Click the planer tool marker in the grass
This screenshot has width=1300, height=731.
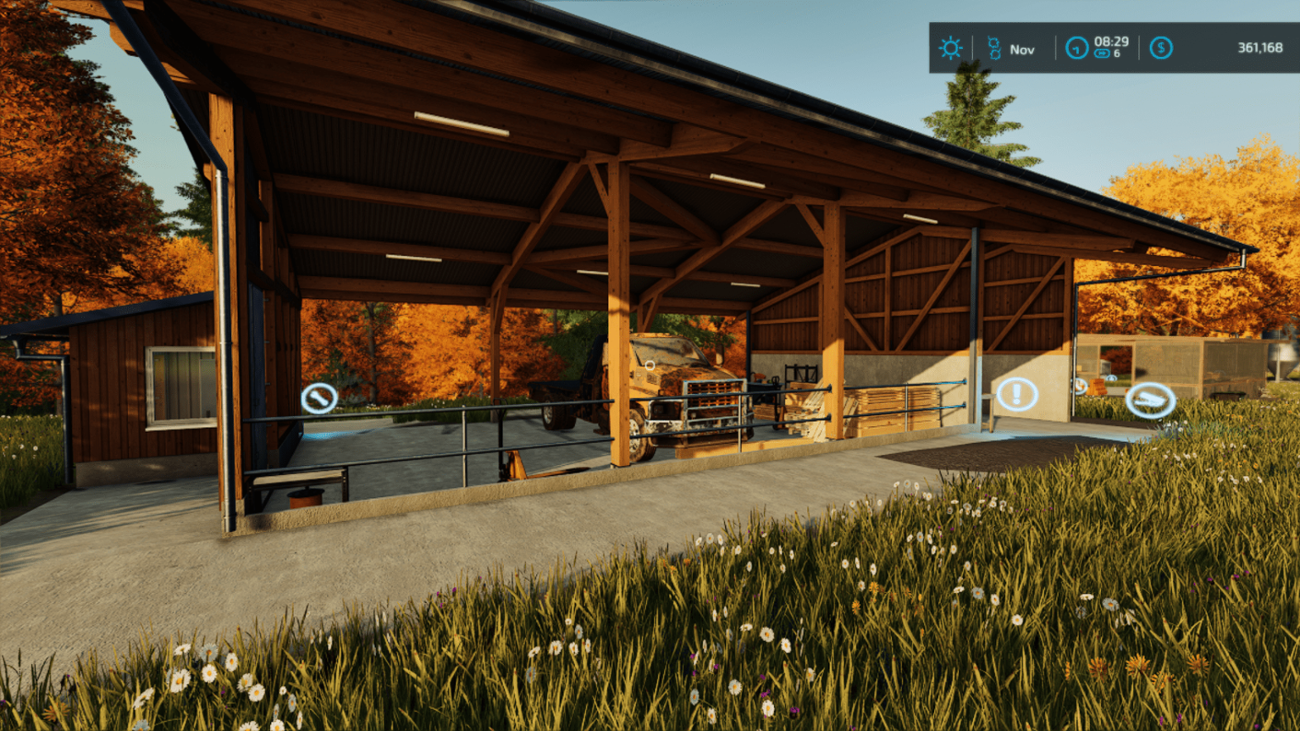1150,400
